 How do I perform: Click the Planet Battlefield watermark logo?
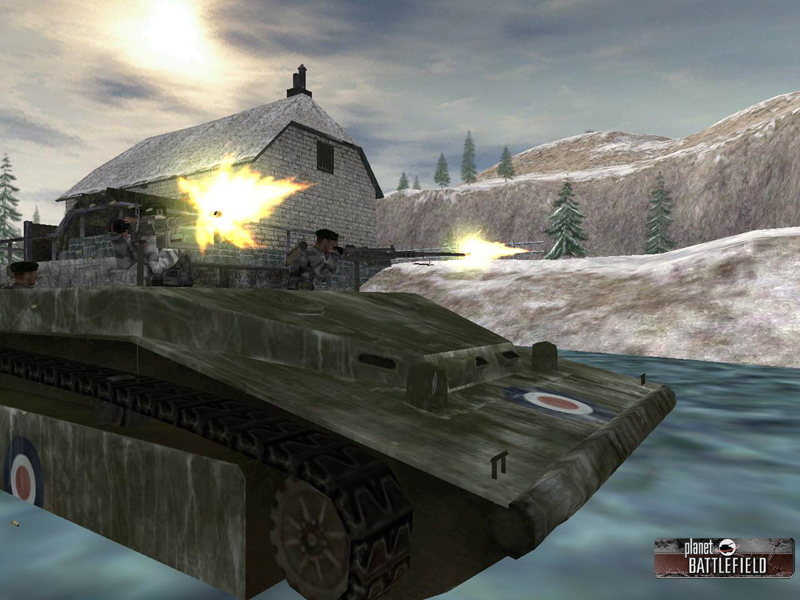tap(723, 557)
